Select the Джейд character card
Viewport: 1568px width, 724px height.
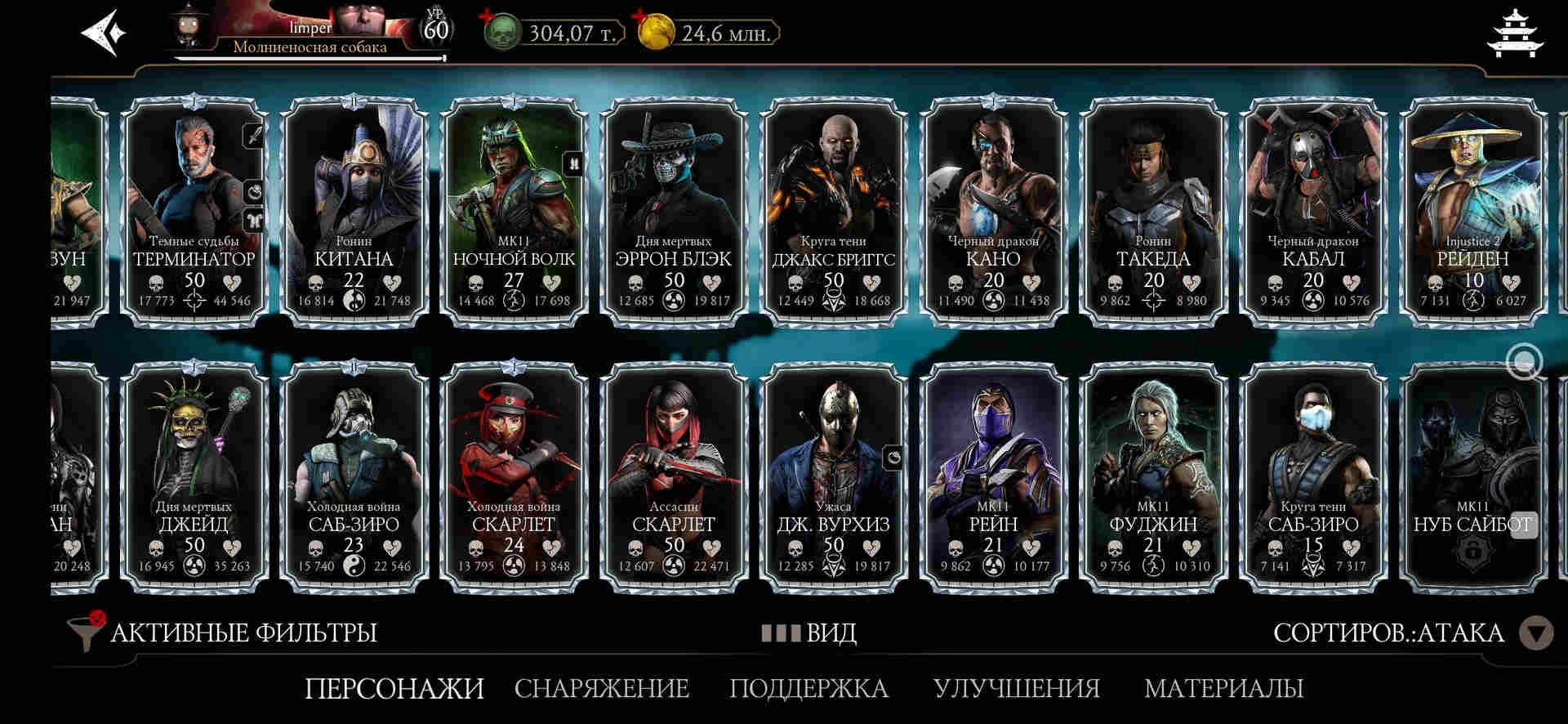[x=194, y=478]
